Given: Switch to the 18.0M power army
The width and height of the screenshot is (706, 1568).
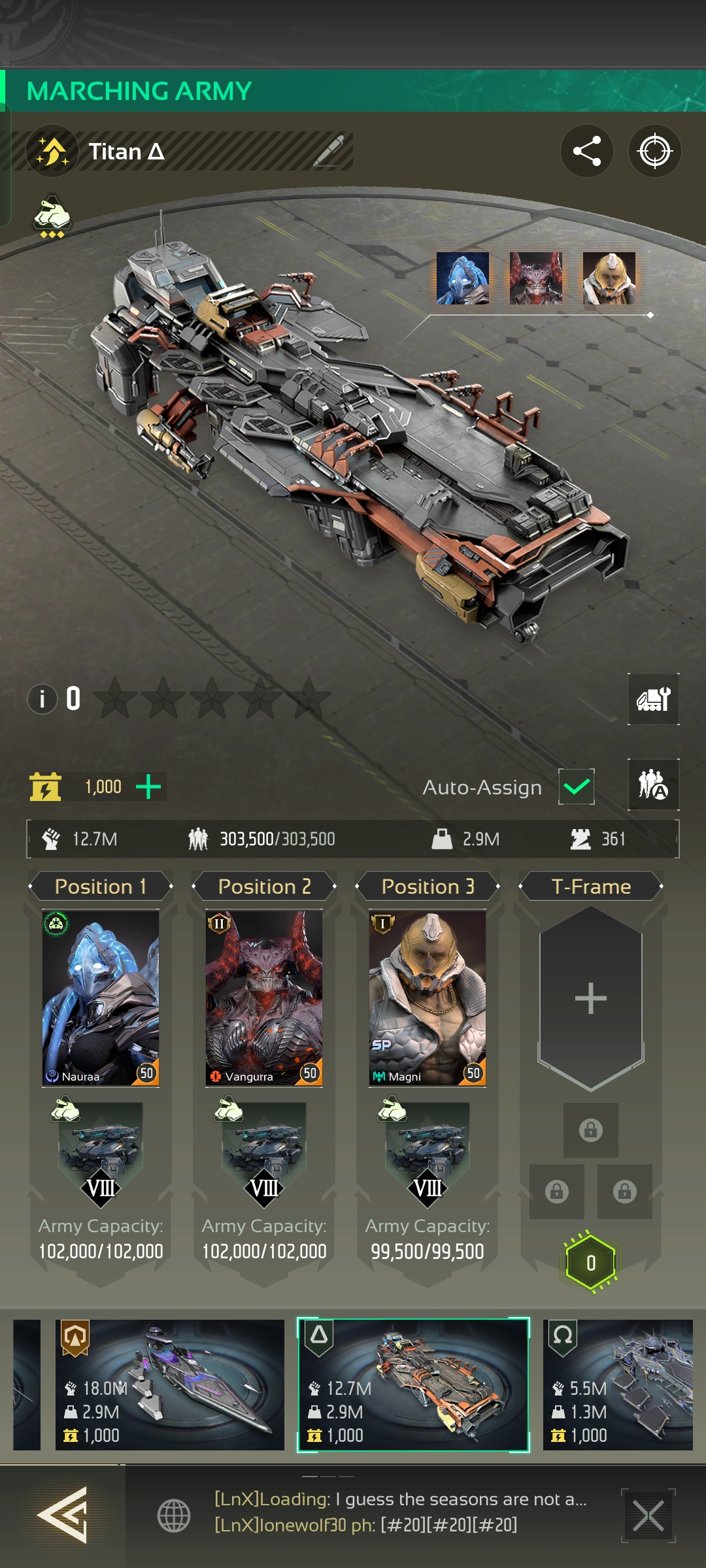Looking at the screenshot, I should (170, 1384).
